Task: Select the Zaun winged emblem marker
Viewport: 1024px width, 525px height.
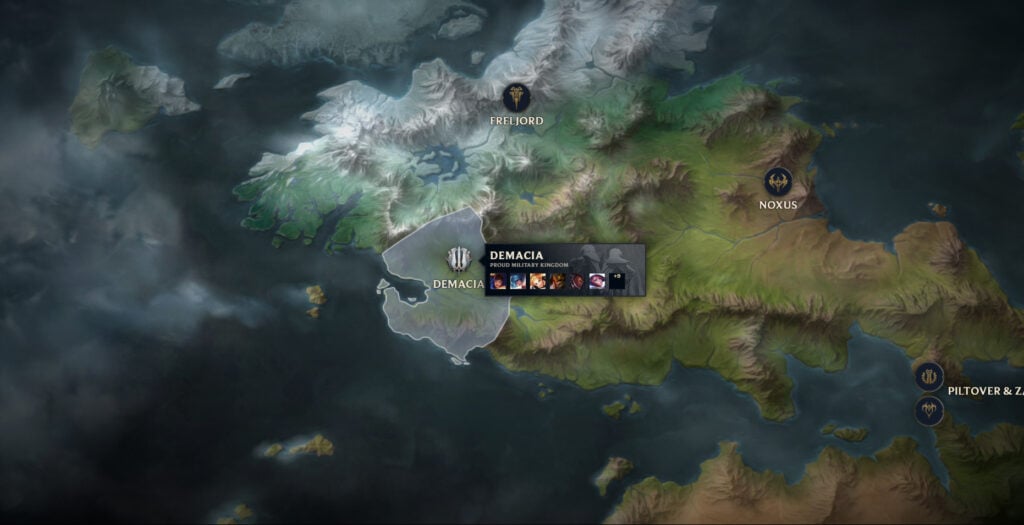Action: pos(930,410)
